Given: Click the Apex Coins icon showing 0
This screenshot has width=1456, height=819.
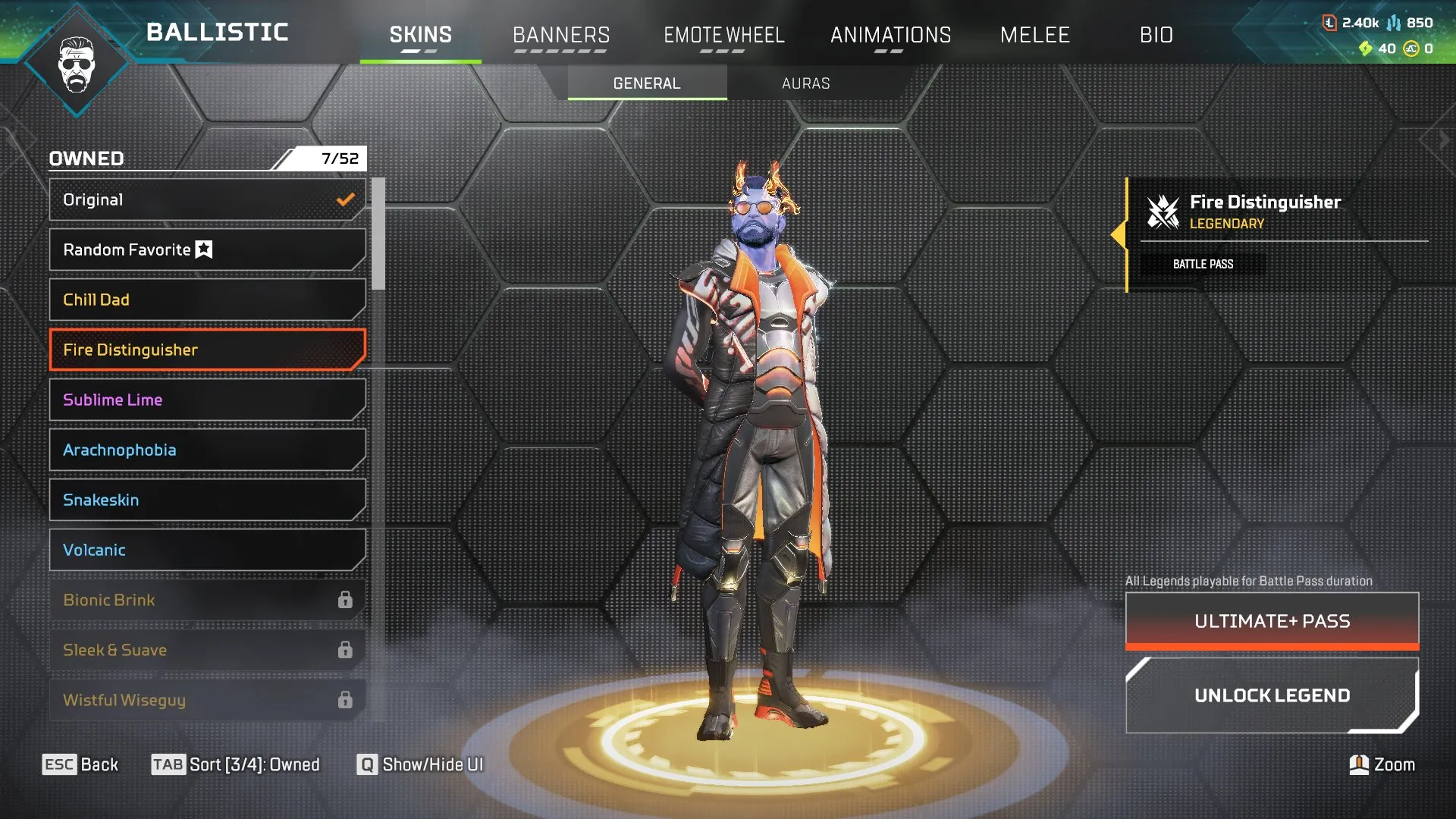Looking at the screenshot, I should (1410, 49).
